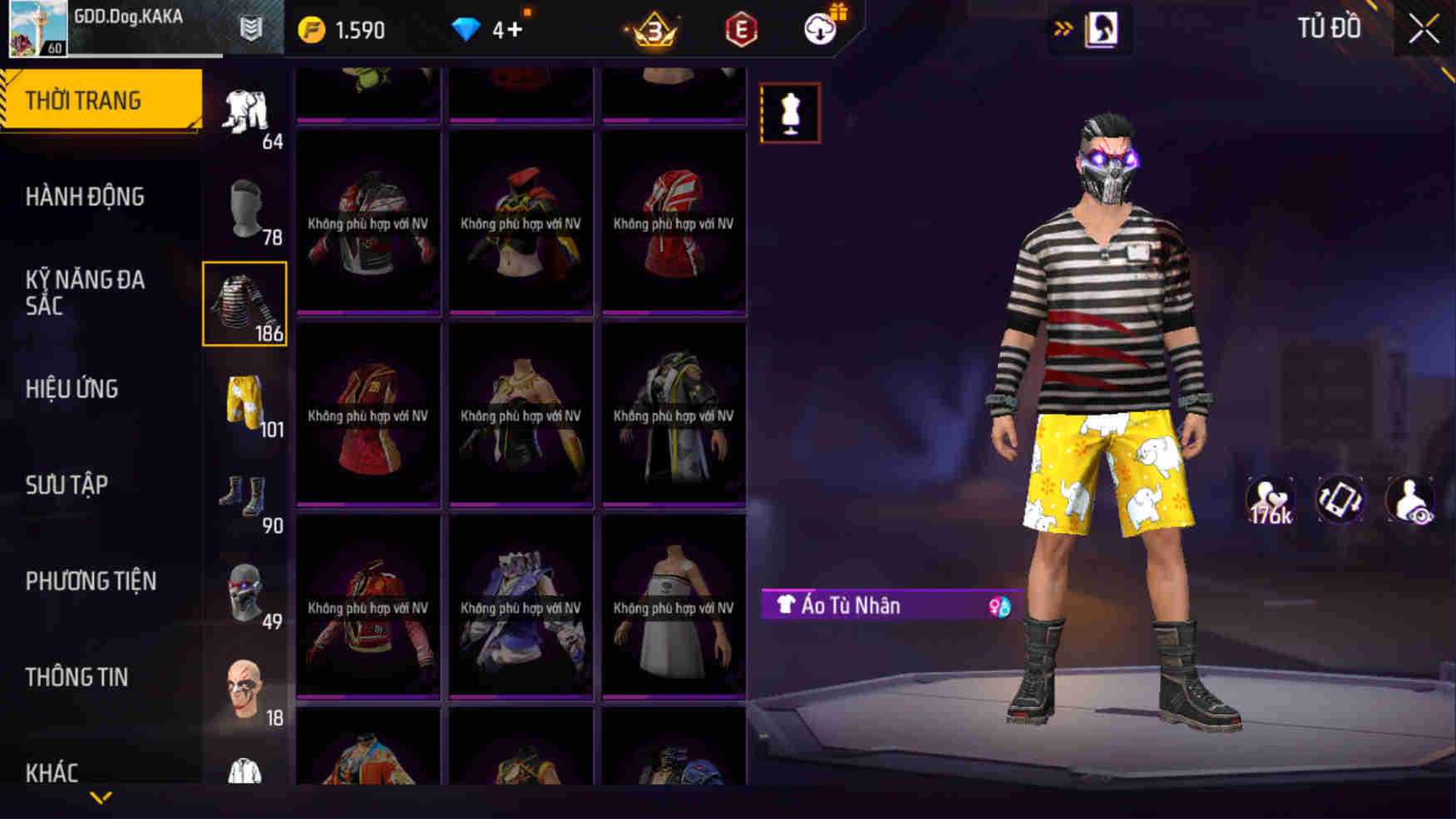The height and width of the screenshot is (819, 1456).
Task: Select the red hoodie thumbnail marked Không phù hợp
Action: pyautogui.click(x=675, y=223)
